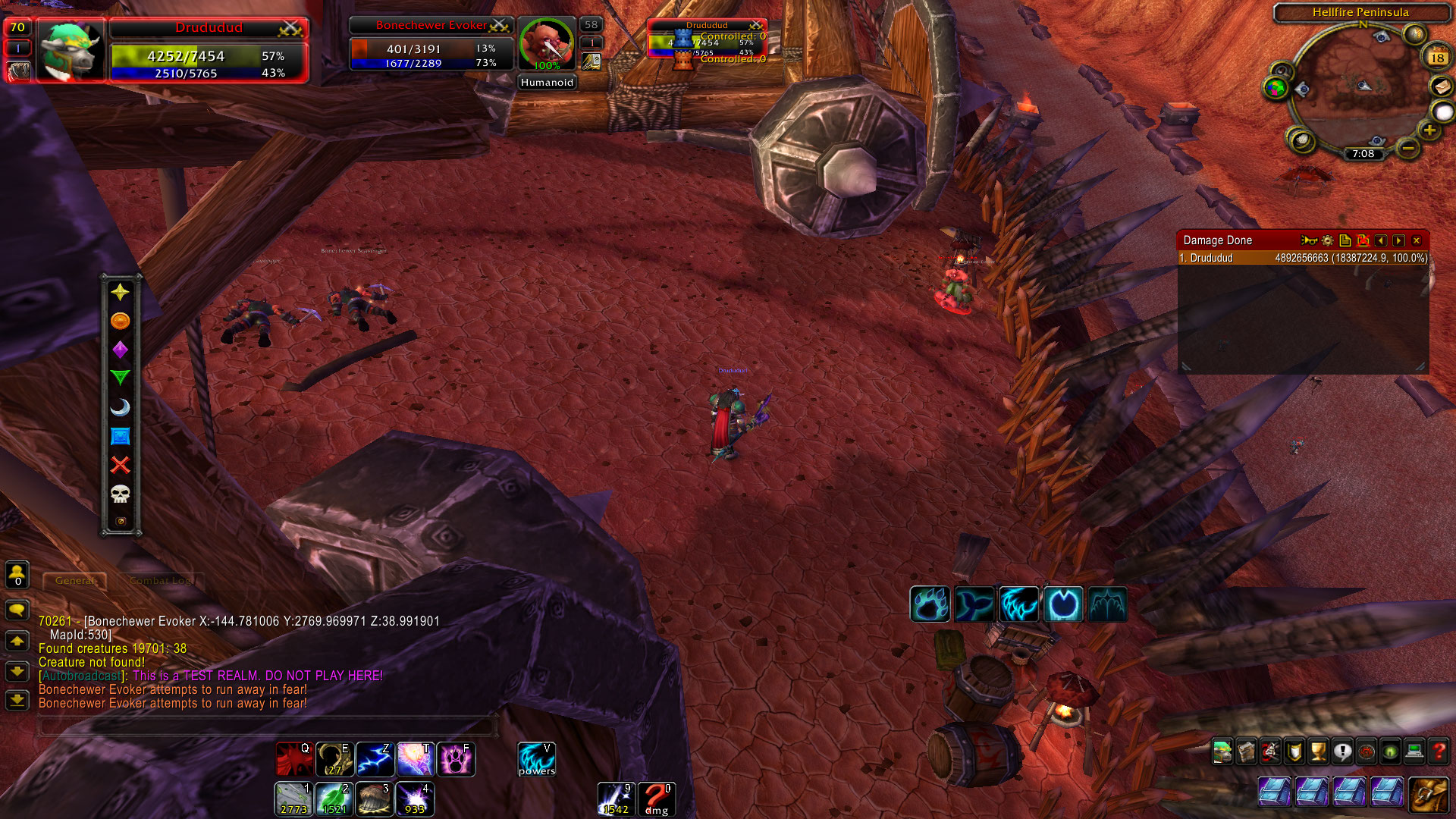
Task: Select Bear Form on the stance bar
Action: pyautogui.click(x=930, y=604)
